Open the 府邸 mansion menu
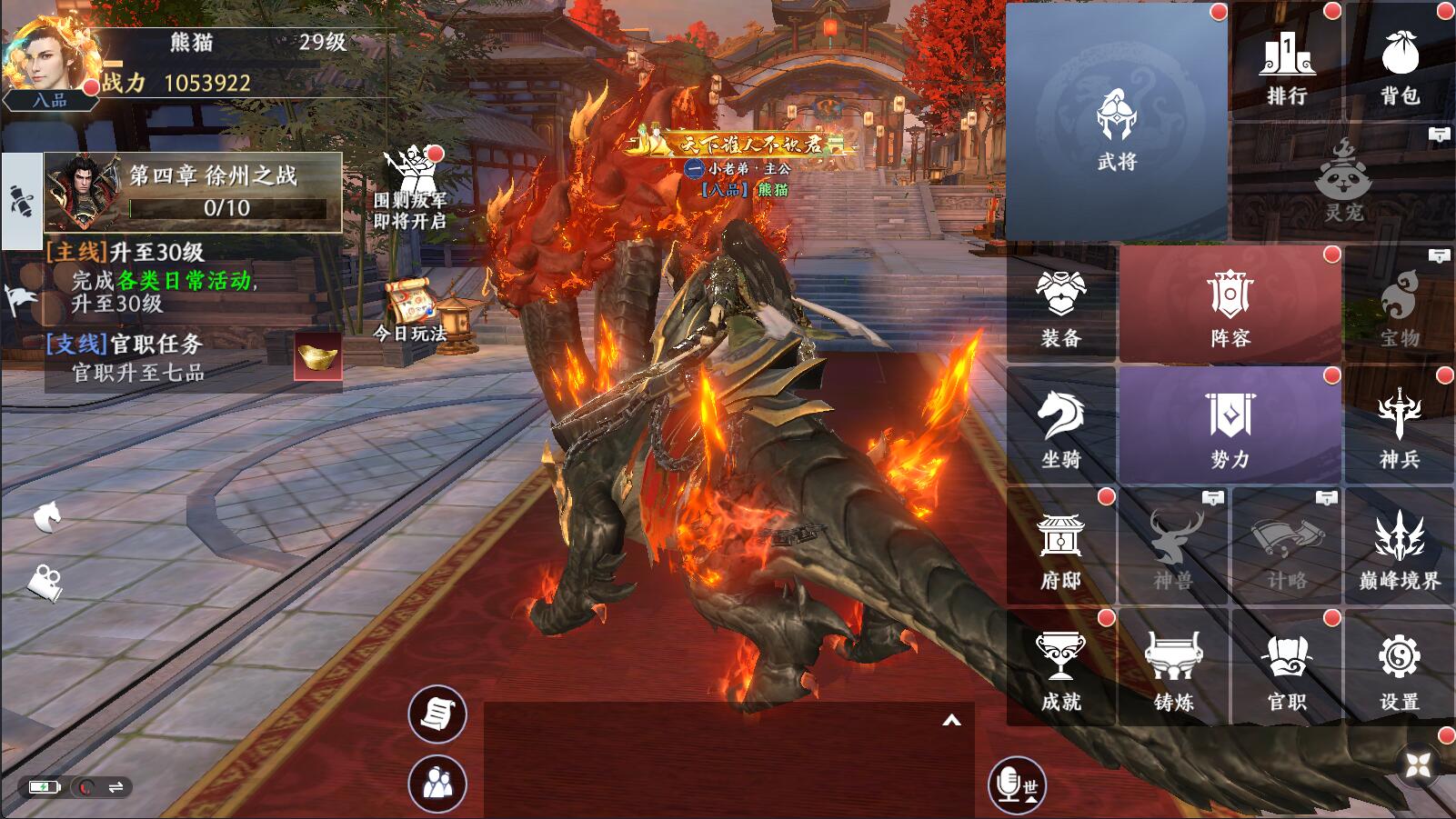Image resolution: width=1456 pixels, height=819 pixels. (1060, 548)
